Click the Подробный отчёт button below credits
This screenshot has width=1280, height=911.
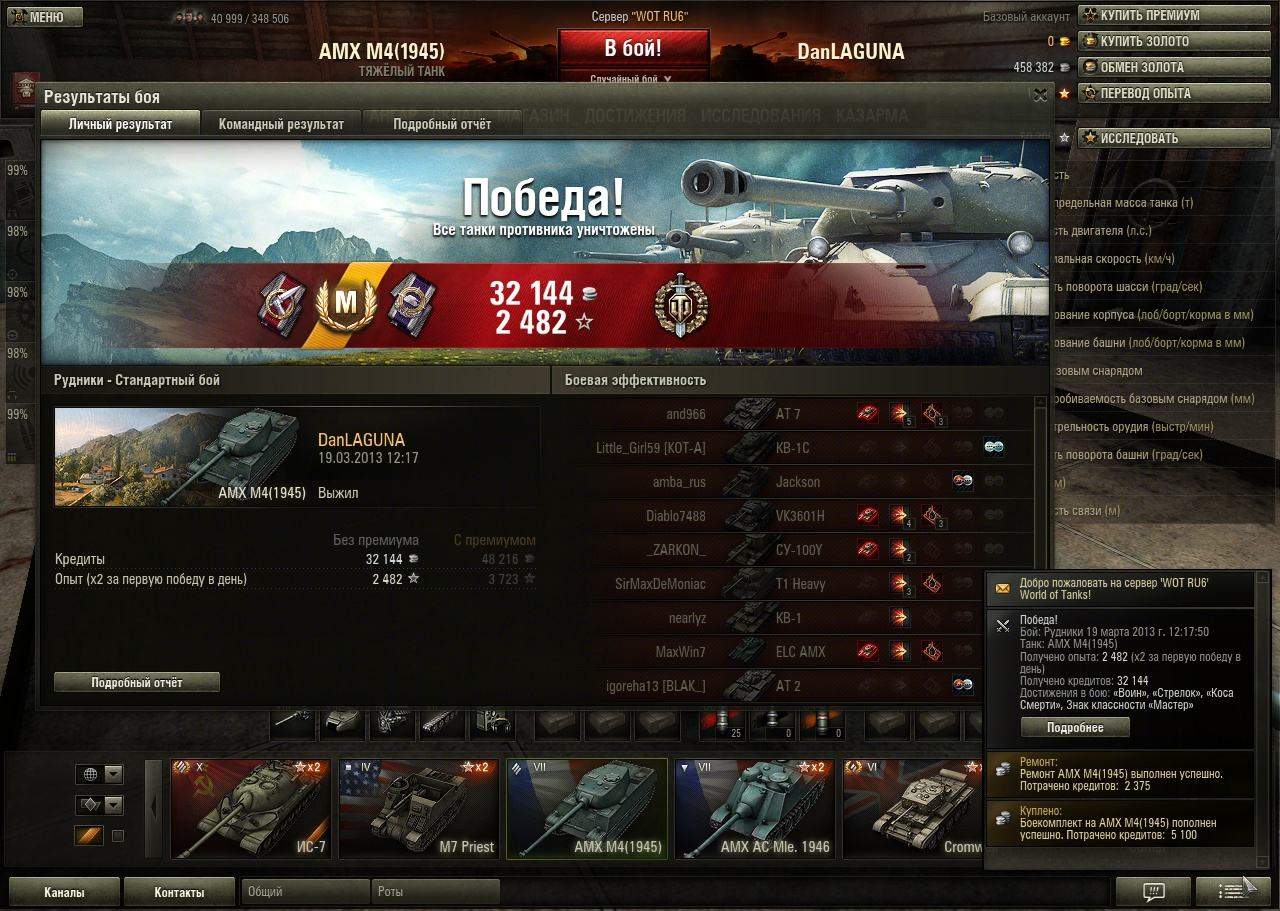point(137,682)
